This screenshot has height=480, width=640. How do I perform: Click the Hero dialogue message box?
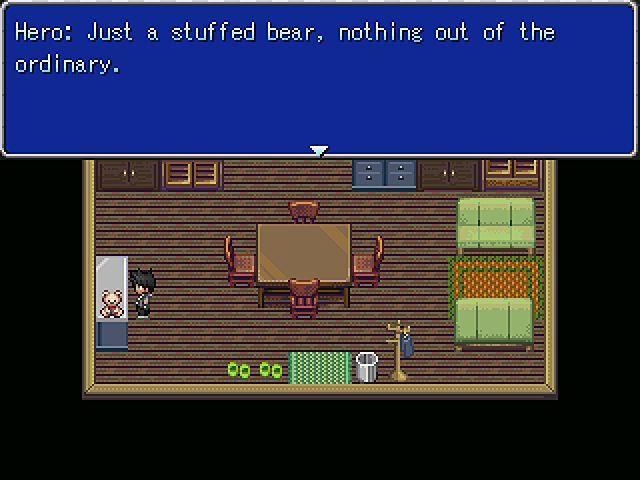[x=319, y=78]
